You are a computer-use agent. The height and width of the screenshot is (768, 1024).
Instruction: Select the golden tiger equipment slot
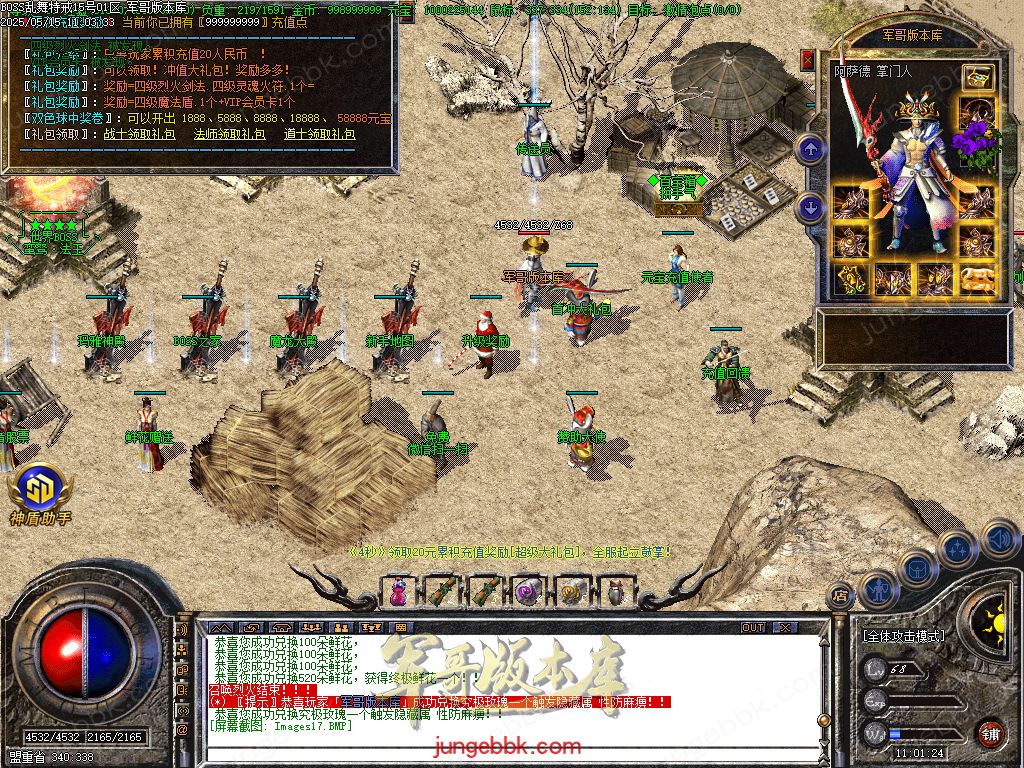[977, 280]
